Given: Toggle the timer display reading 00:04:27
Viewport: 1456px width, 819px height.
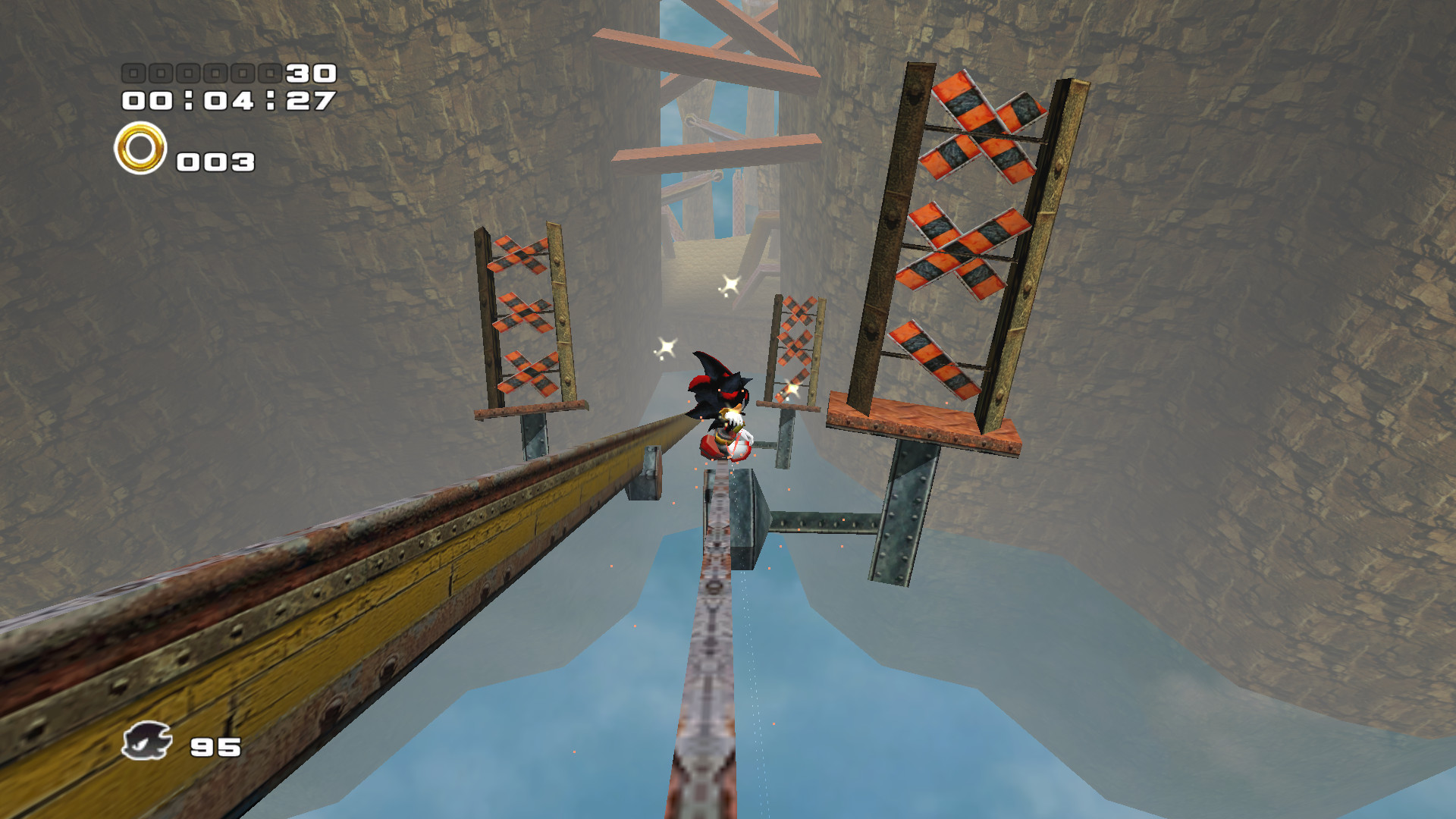Looking at the screenshot, I should point(227,99).
